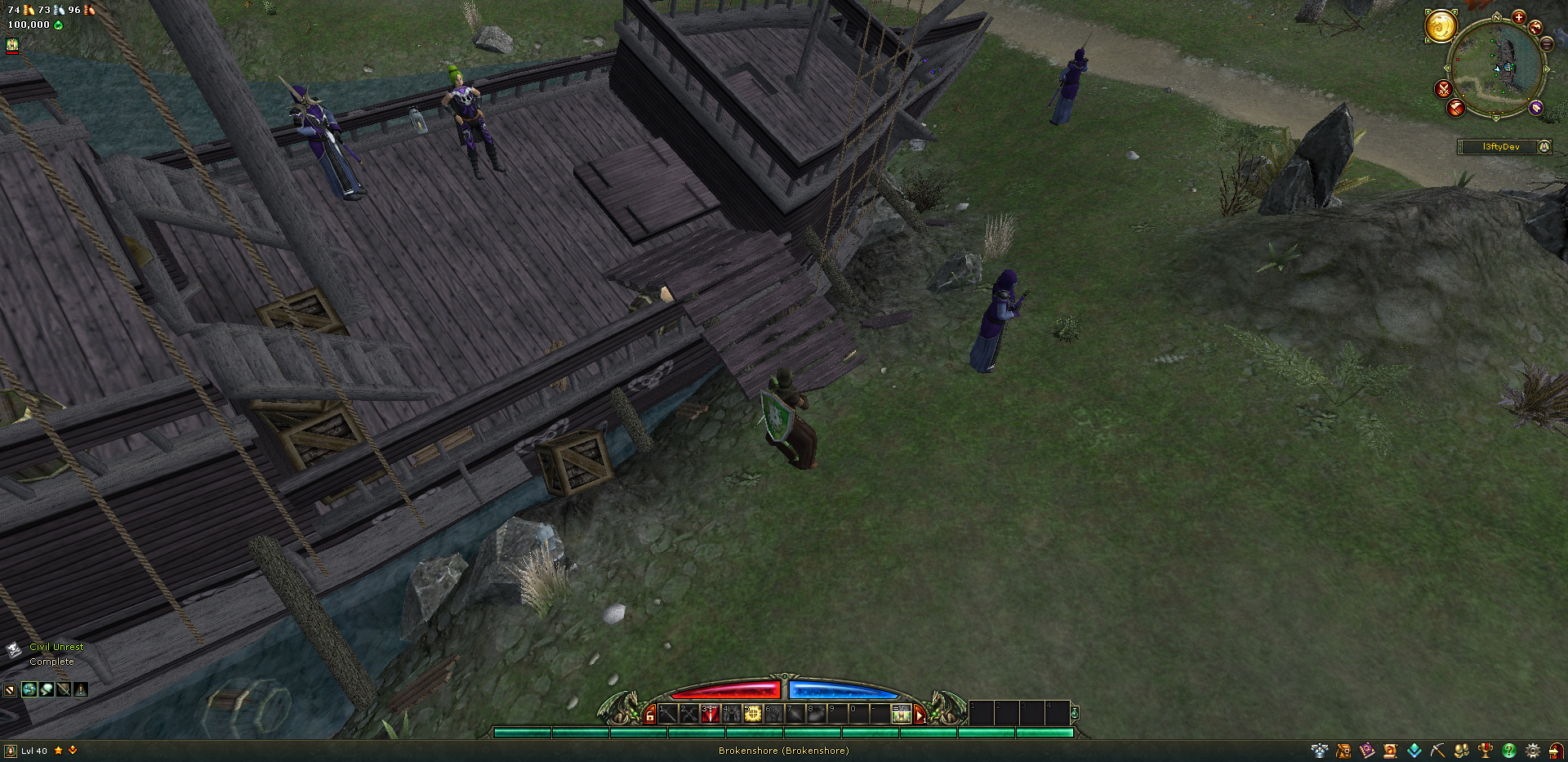
Task: Open the backpack inventory icon
Action: click(x=1343, y=750)
